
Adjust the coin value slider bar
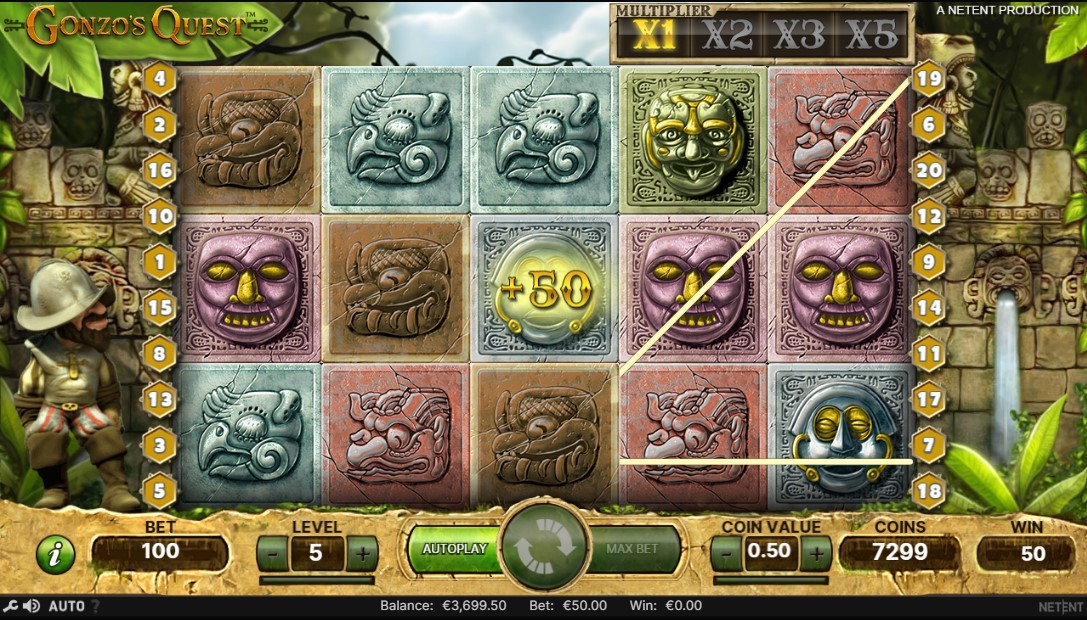771,579
